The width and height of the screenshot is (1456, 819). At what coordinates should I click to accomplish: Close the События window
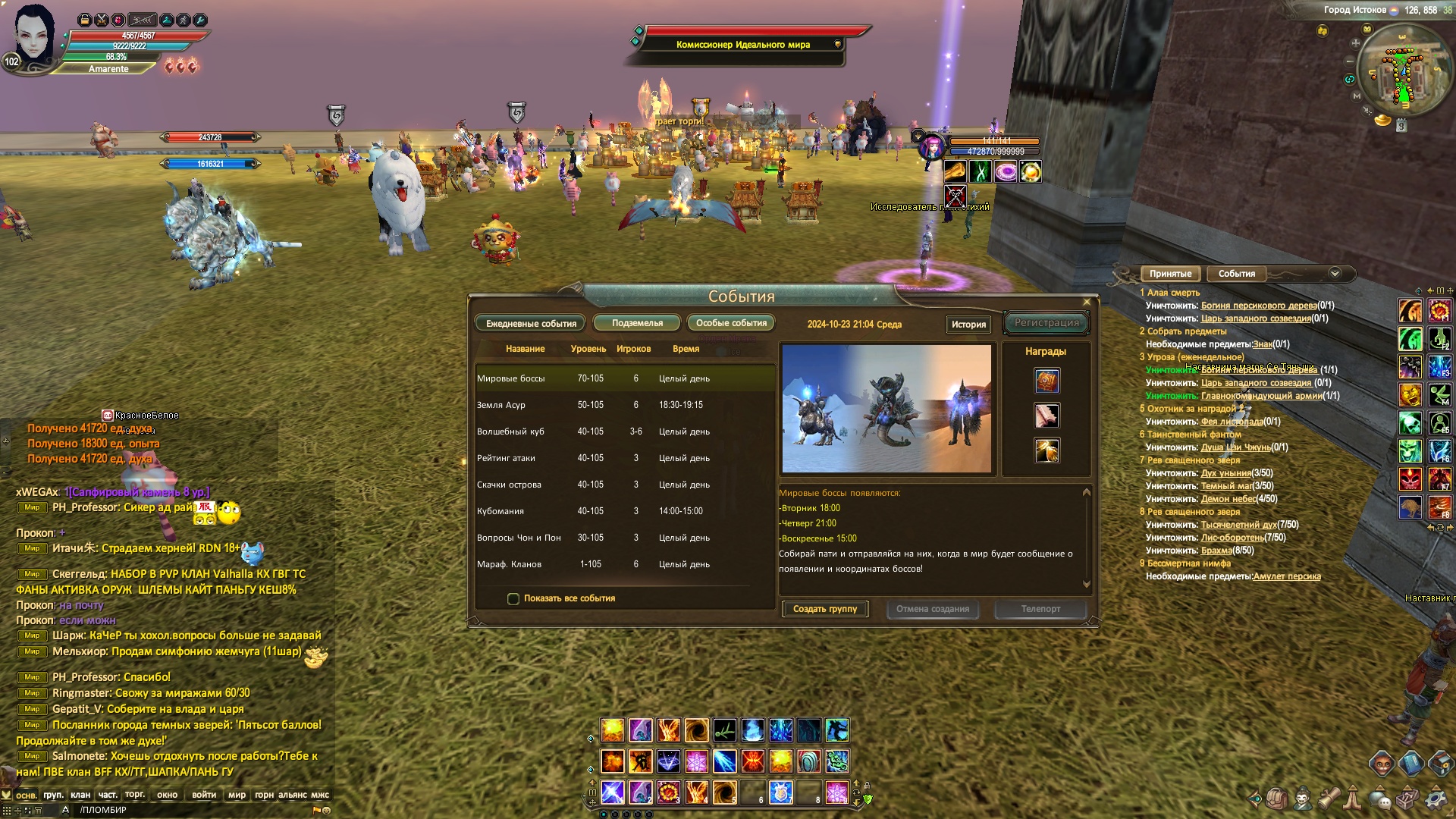(x=1087, y=302)
